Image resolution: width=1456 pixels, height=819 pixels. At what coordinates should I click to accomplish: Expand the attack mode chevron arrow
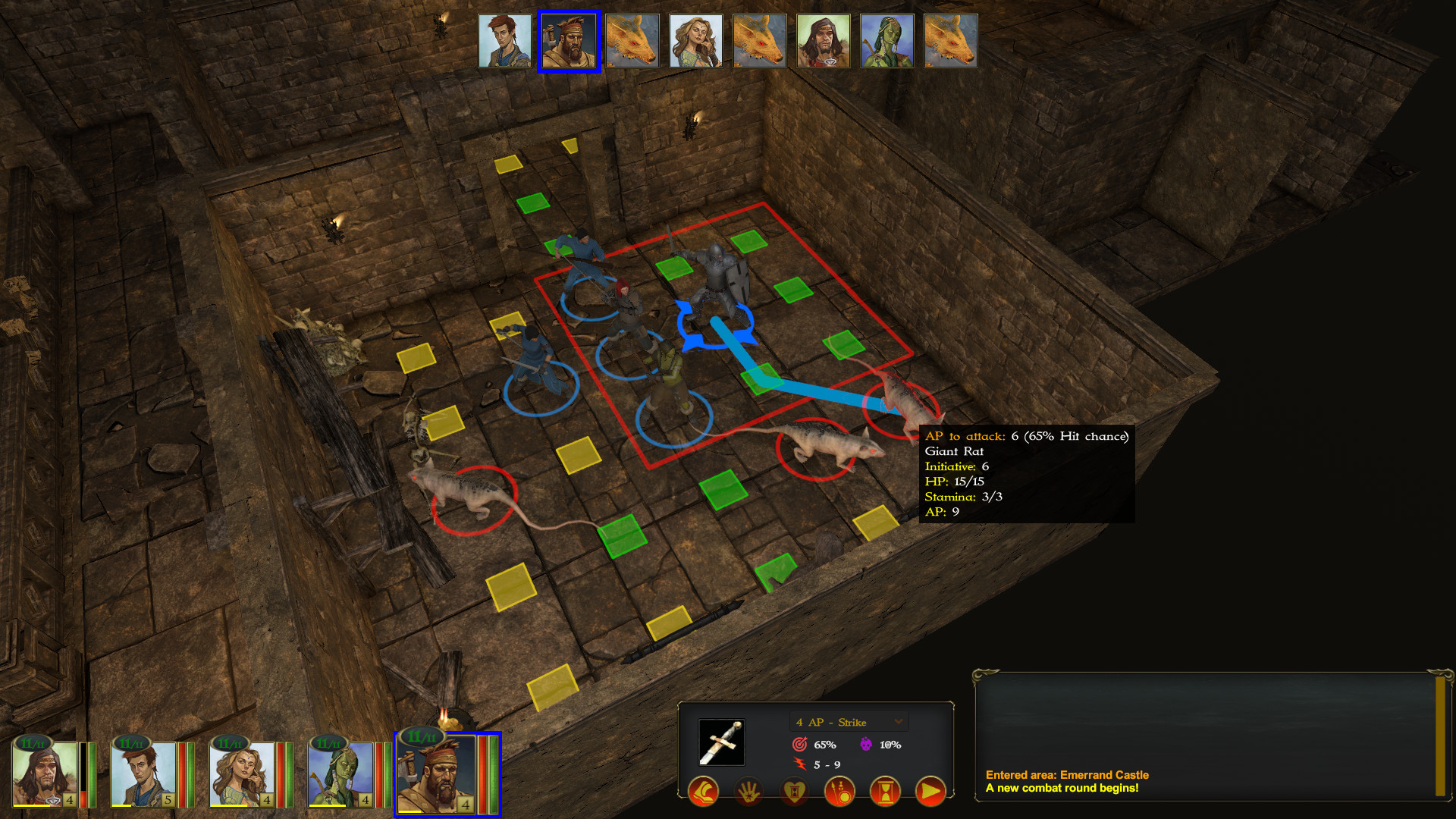898,722
